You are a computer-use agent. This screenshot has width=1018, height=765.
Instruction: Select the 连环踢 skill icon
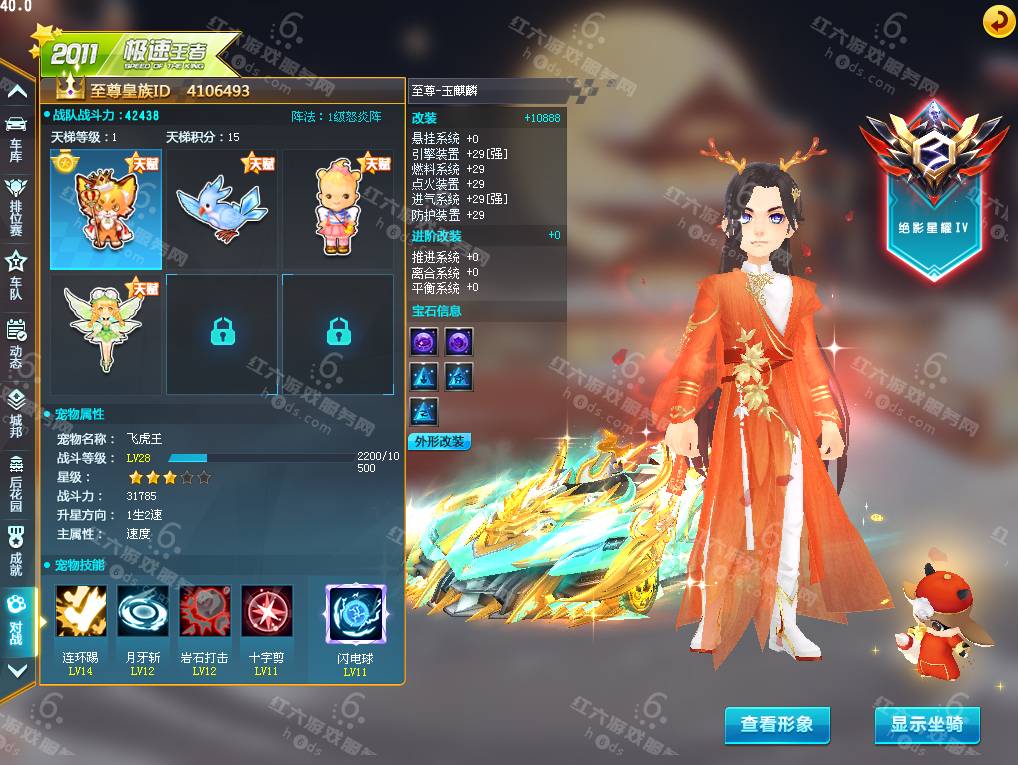click(x=80, y=611)
